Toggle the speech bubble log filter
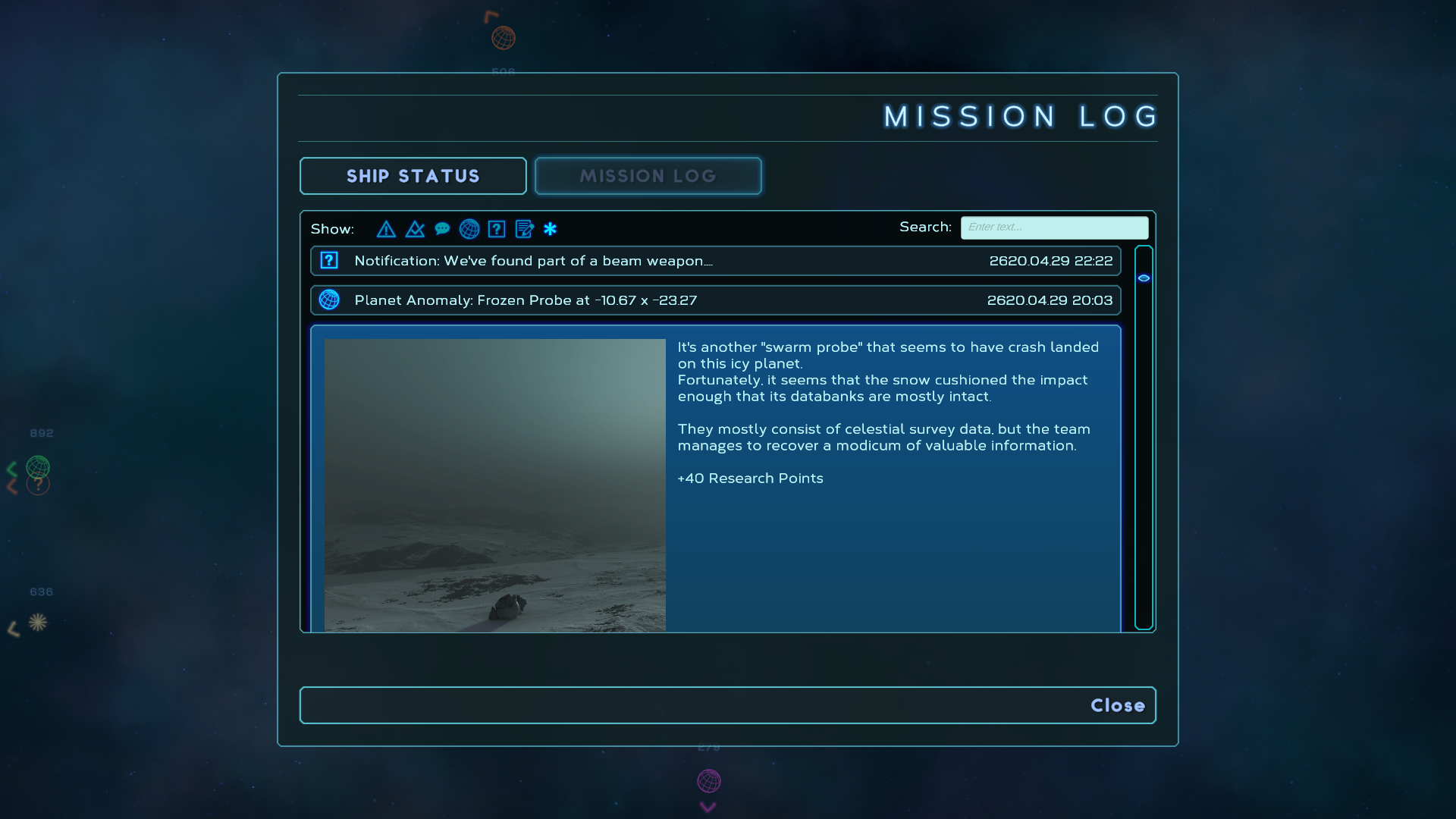The width and height of the screenshot is (1456, 819). click(x=442, y=229)
